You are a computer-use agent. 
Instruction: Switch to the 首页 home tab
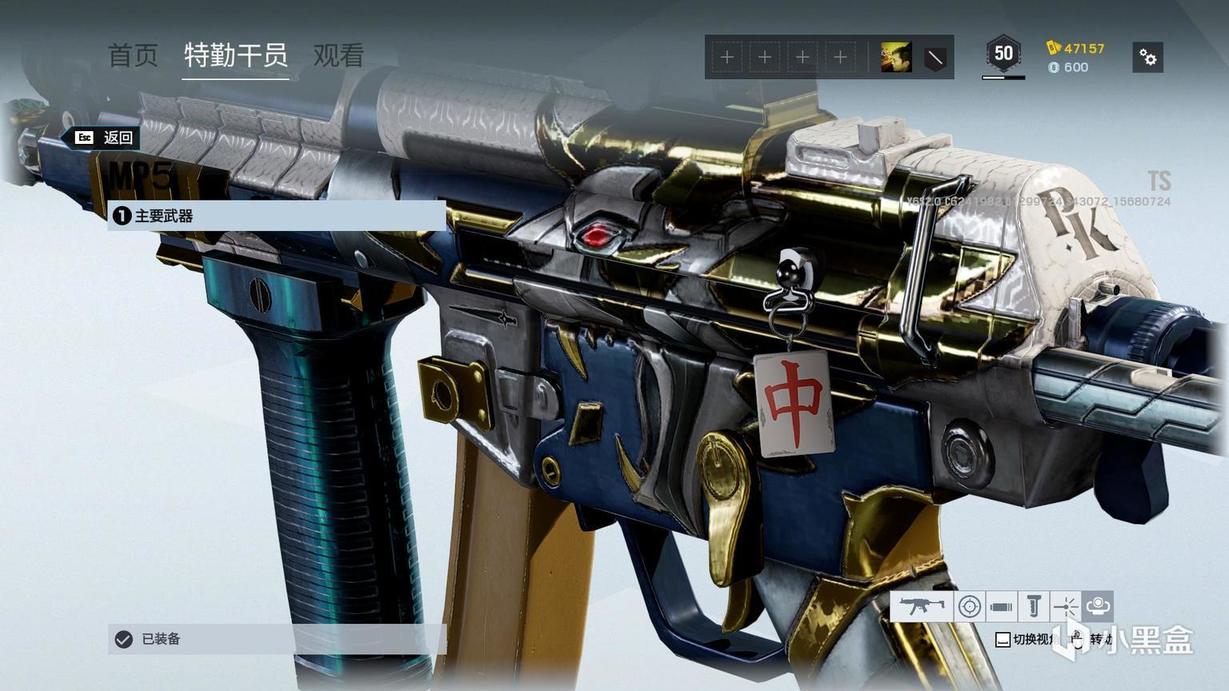tap(133, 55)
